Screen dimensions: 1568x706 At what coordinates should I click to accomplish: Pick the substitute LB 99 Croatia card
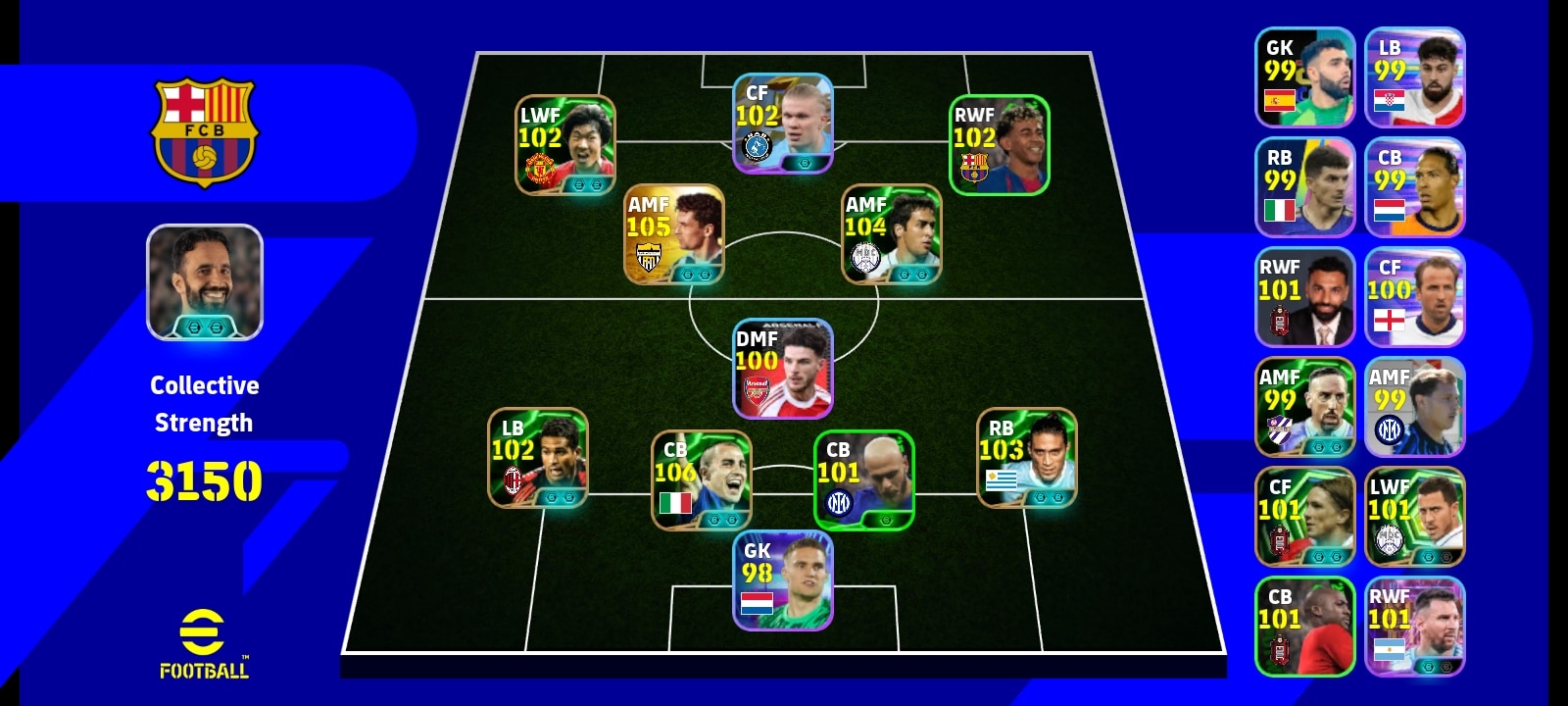point(1415,77)
